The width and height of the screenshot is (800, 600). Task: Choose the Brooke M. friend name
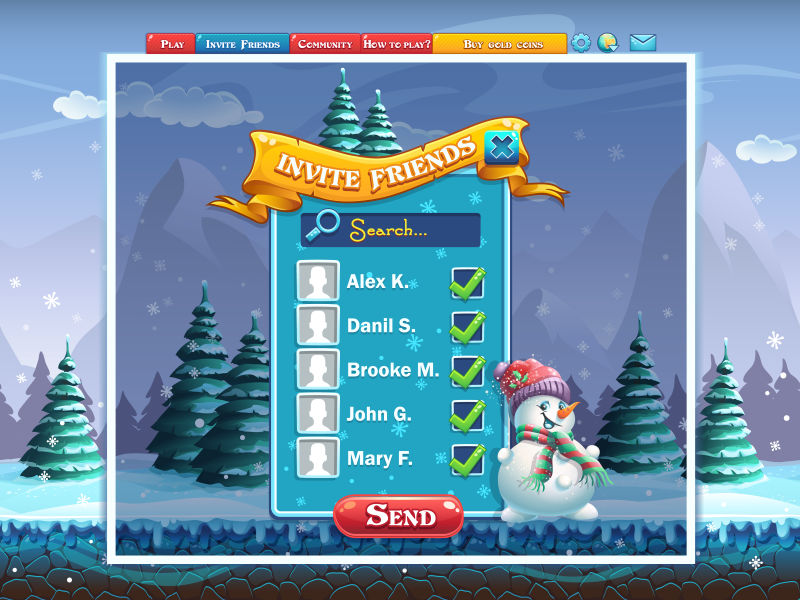coord(392,370)
